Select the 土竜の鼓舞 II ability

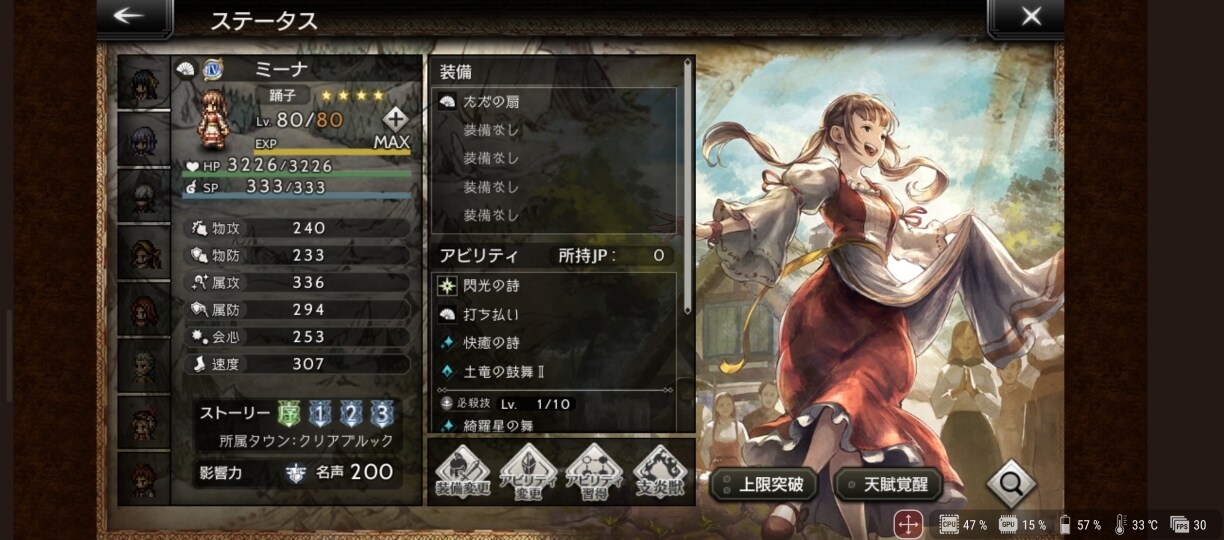pos(553,372)
